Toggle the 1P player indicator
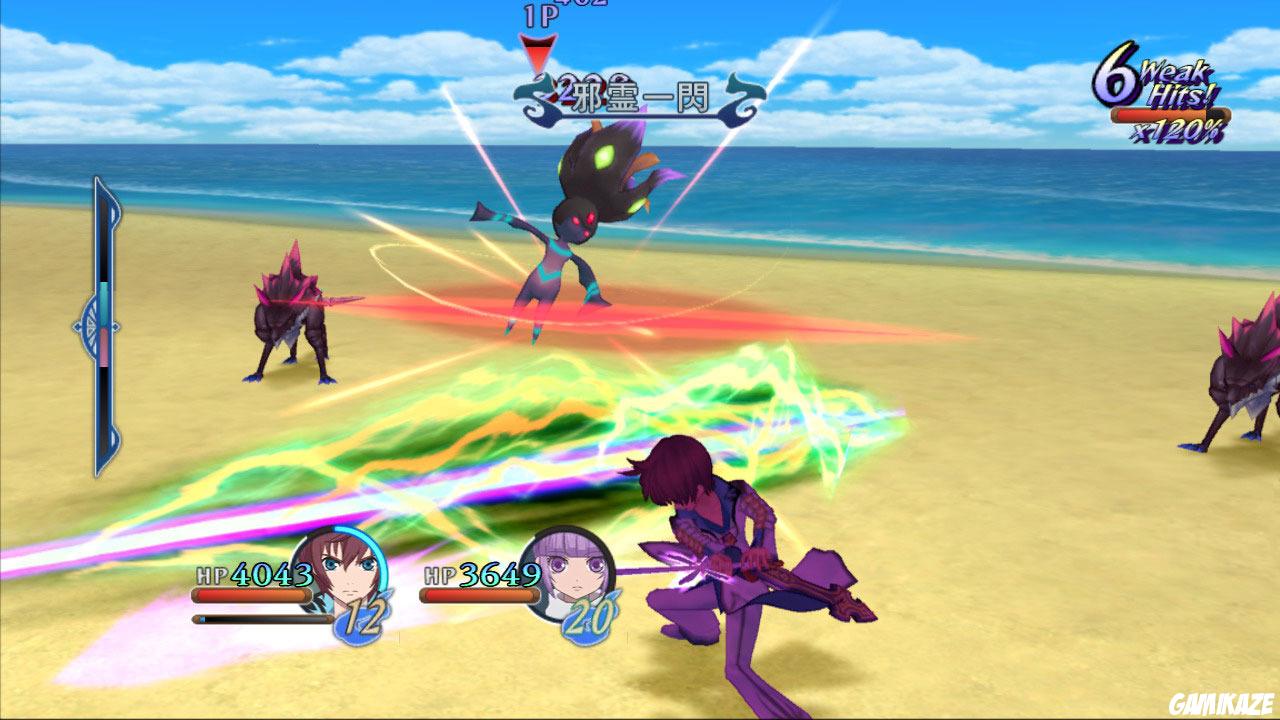 (x=540, y=13)
